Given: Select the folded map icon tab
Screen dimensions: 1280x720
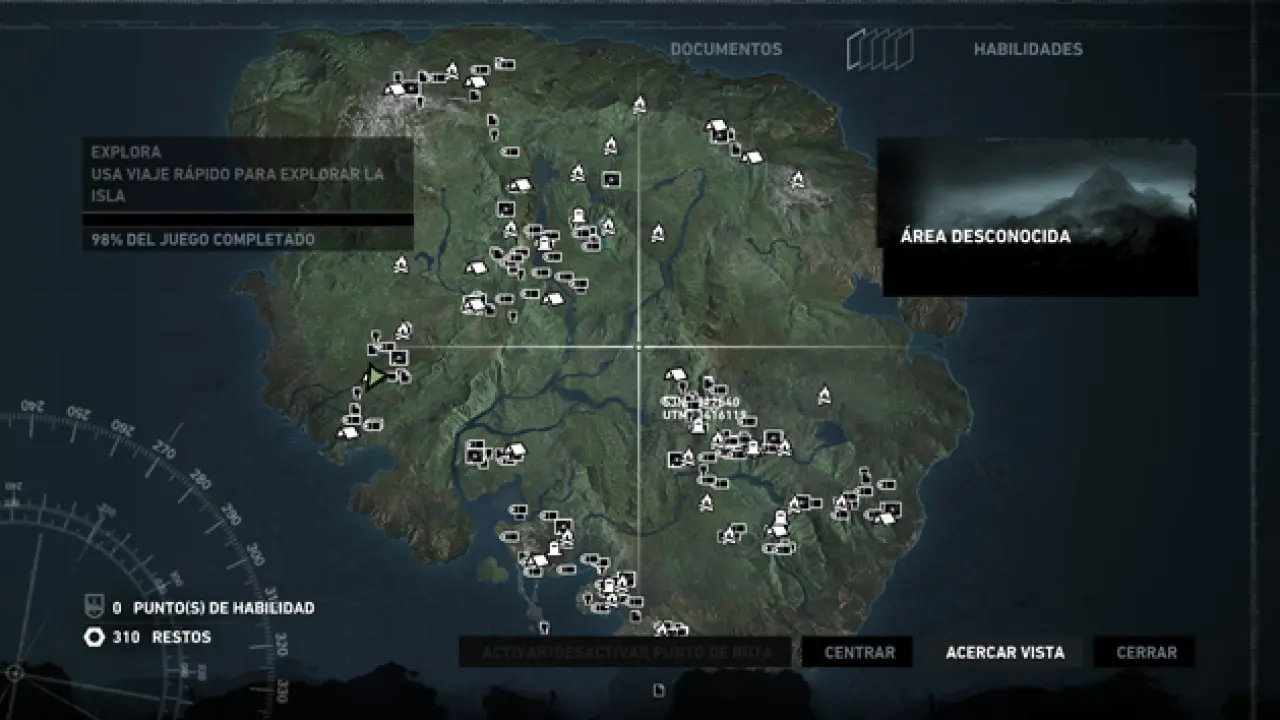Looking at the screenshot, I should (x=880, y=49).
